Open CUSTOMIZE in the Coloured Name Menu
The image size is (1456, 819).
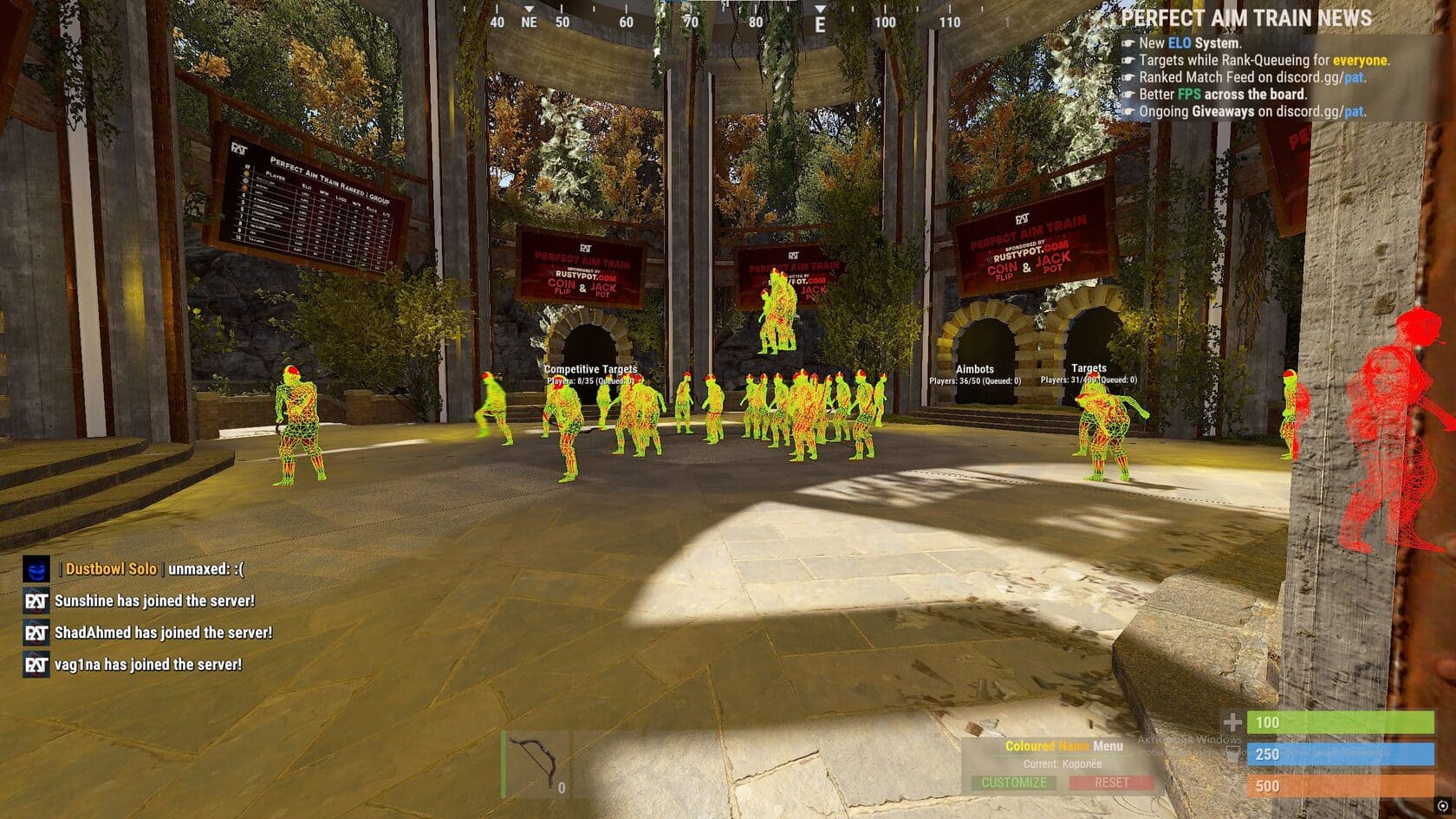point(1013,783)
